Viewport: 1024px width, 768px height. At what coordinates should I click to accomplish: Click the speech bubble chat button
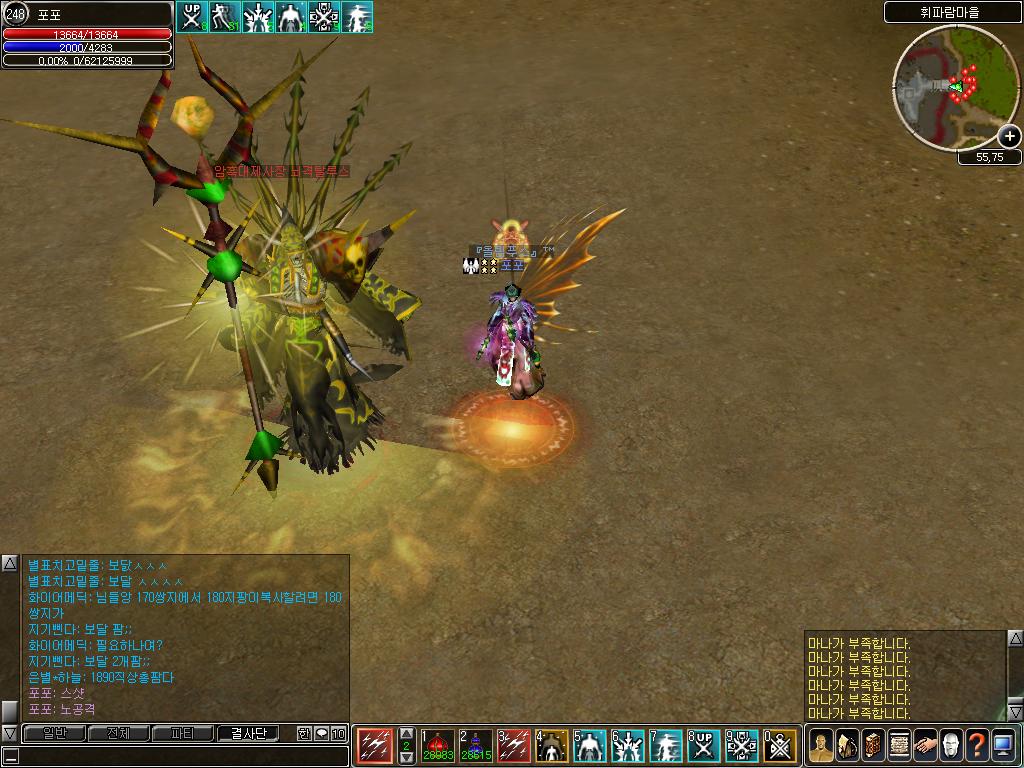(x=322, y=734)
